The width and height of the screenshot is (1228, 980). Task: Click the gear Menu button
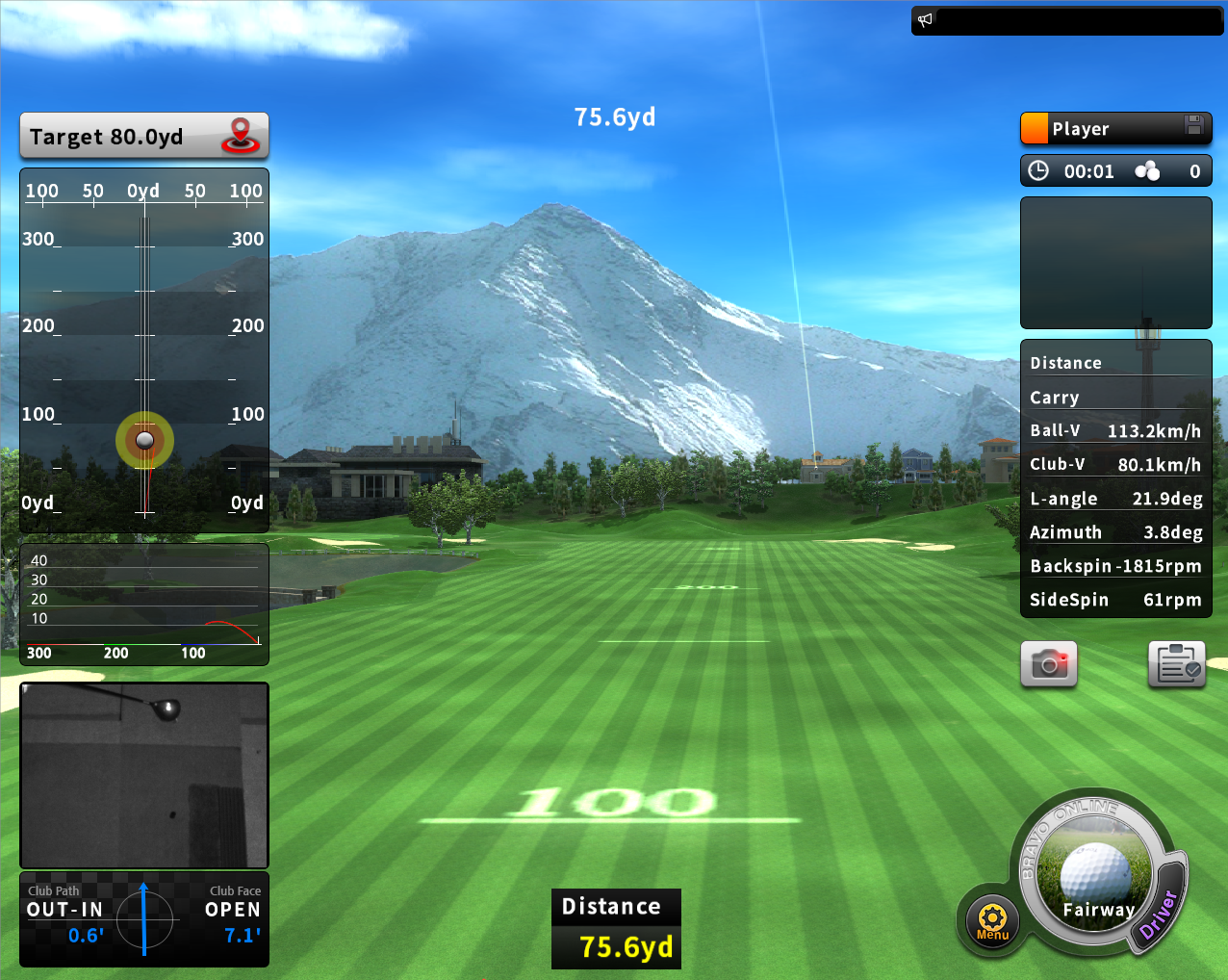(x=992, y=920)
